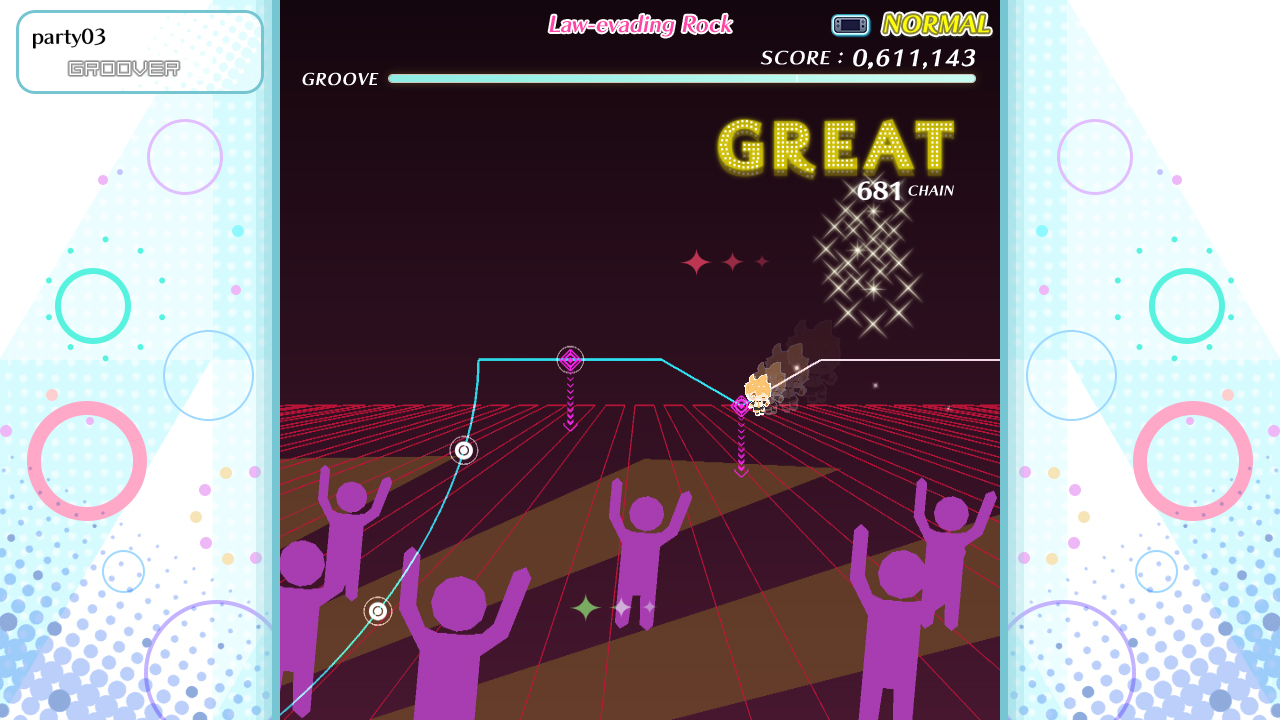Select the upper white ring hit target
This screenshot has height=720, width=1280.
pos(463,451)
